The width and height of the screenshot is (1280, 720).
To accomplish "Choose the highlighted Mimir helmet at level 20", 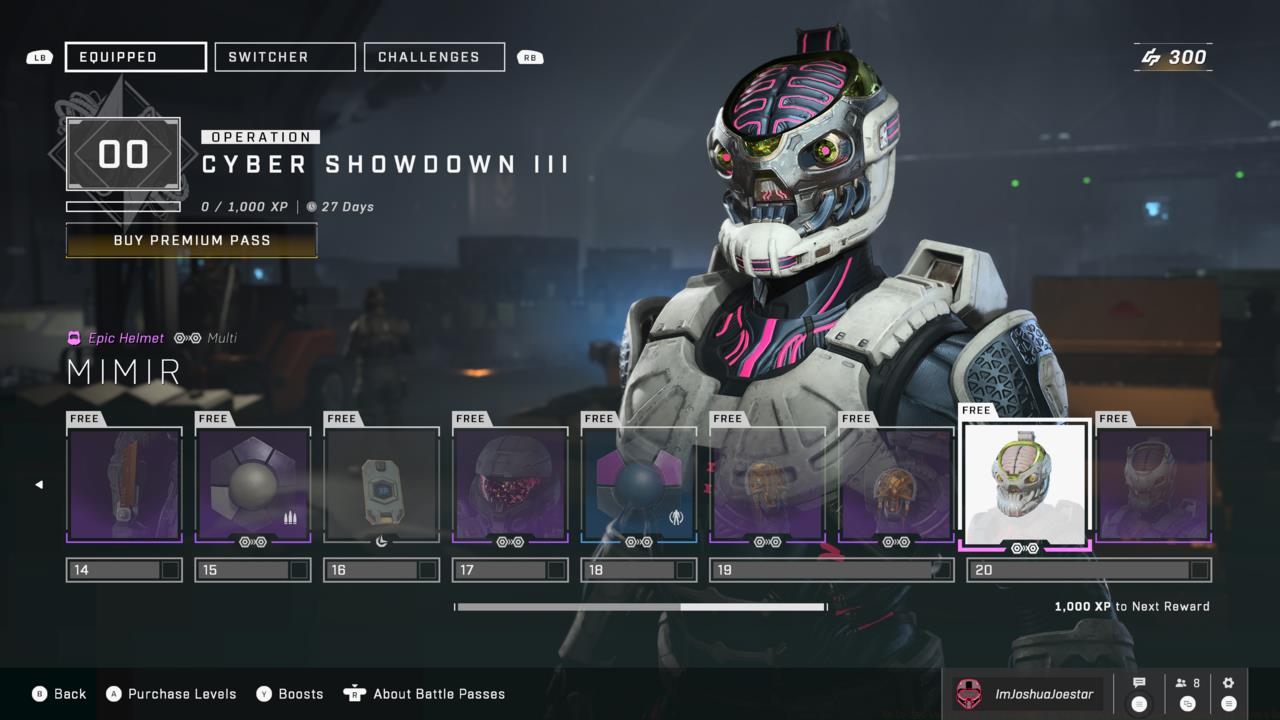I will tap(1024, 485).
